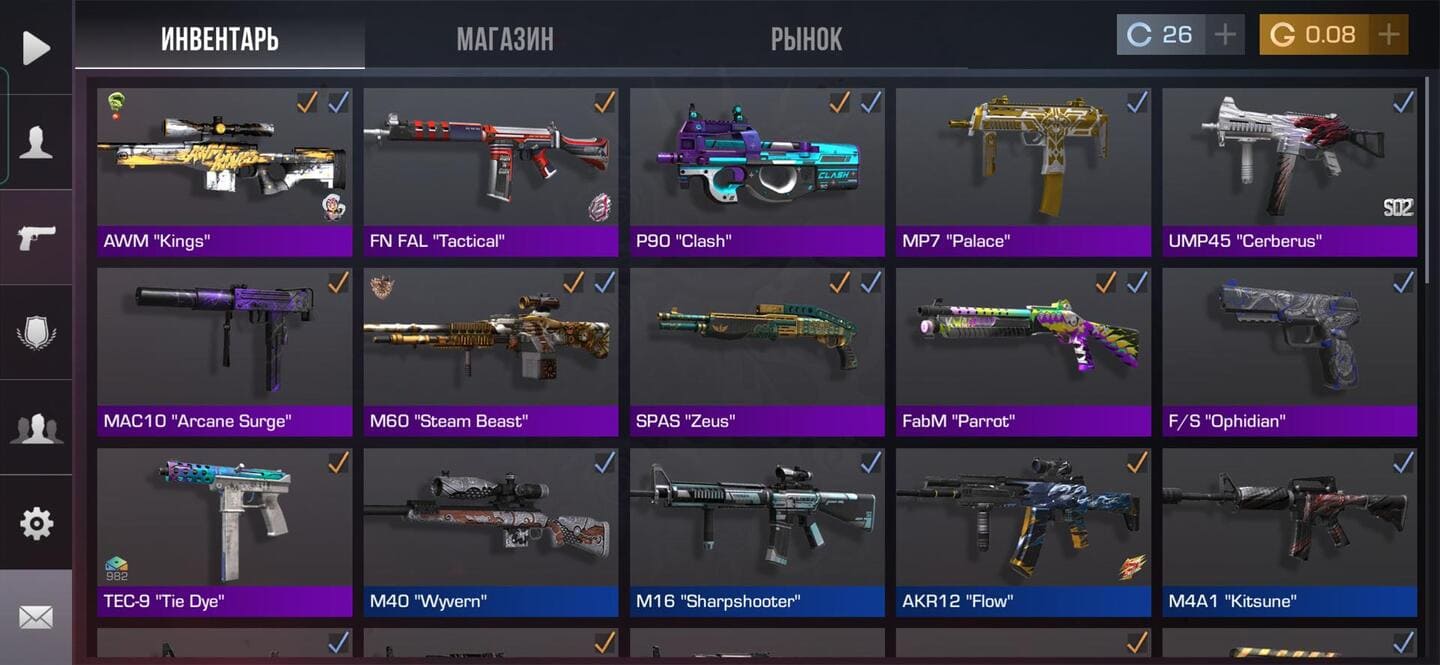Open the pistol weapons section
This screenshot has width=1440, height=665.
[36, 237]
